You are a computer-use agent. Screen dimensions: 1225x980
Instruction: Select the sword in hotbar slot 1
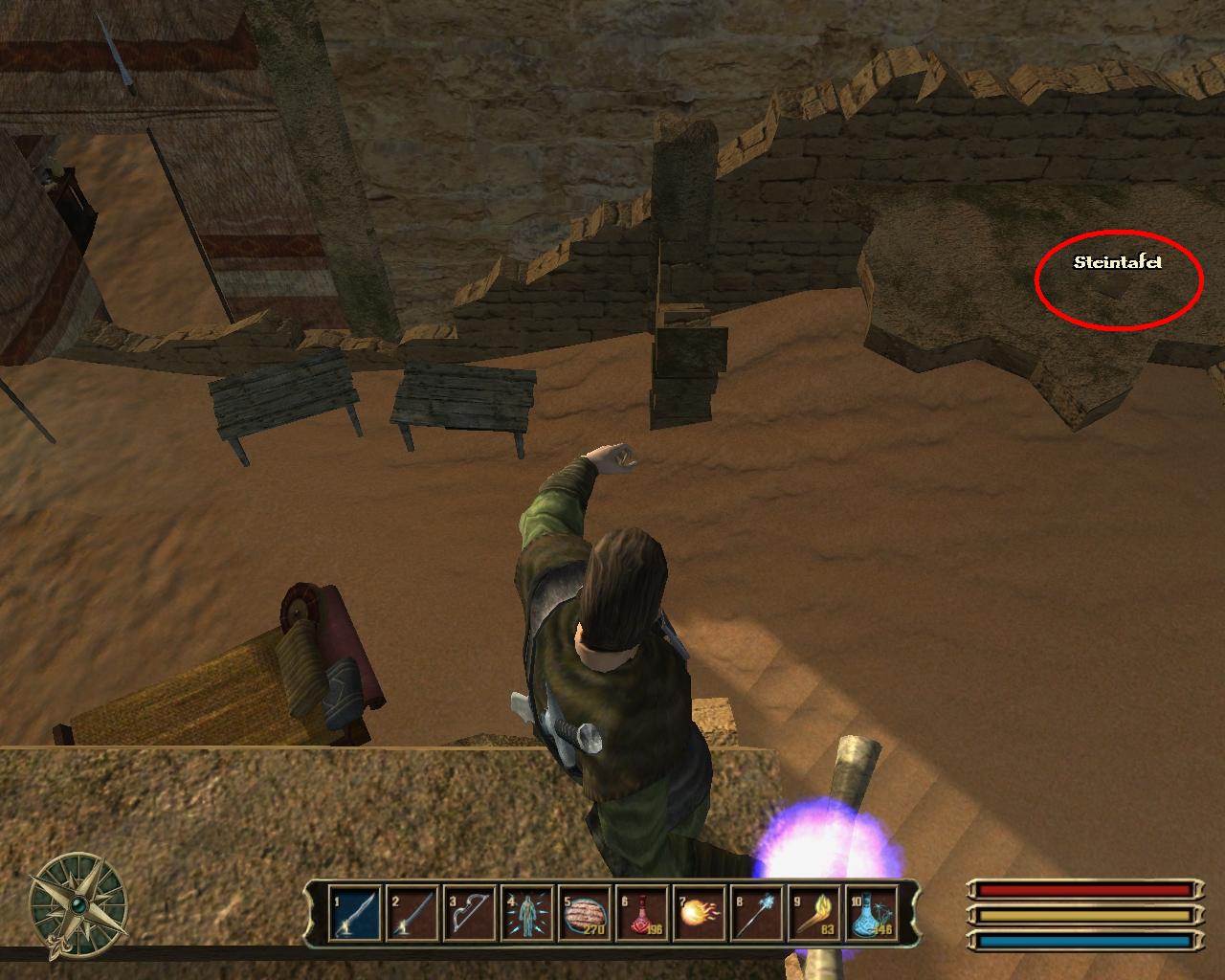pyautogui.click(x=354, y=914)
